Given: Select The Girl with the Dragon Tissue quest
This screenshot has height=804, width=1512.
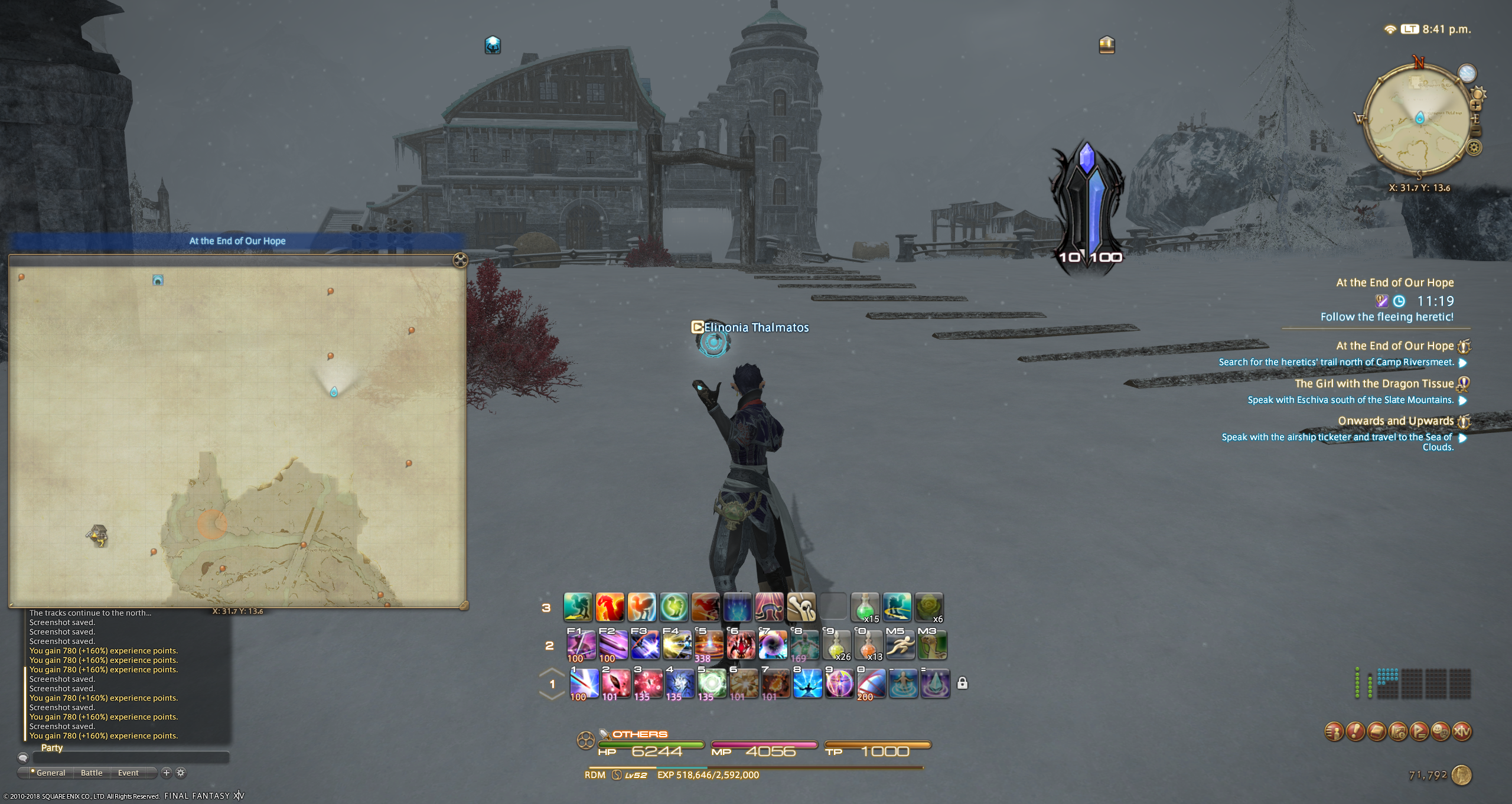Looking at the screenshot, I should click(x=1374, y=384).
